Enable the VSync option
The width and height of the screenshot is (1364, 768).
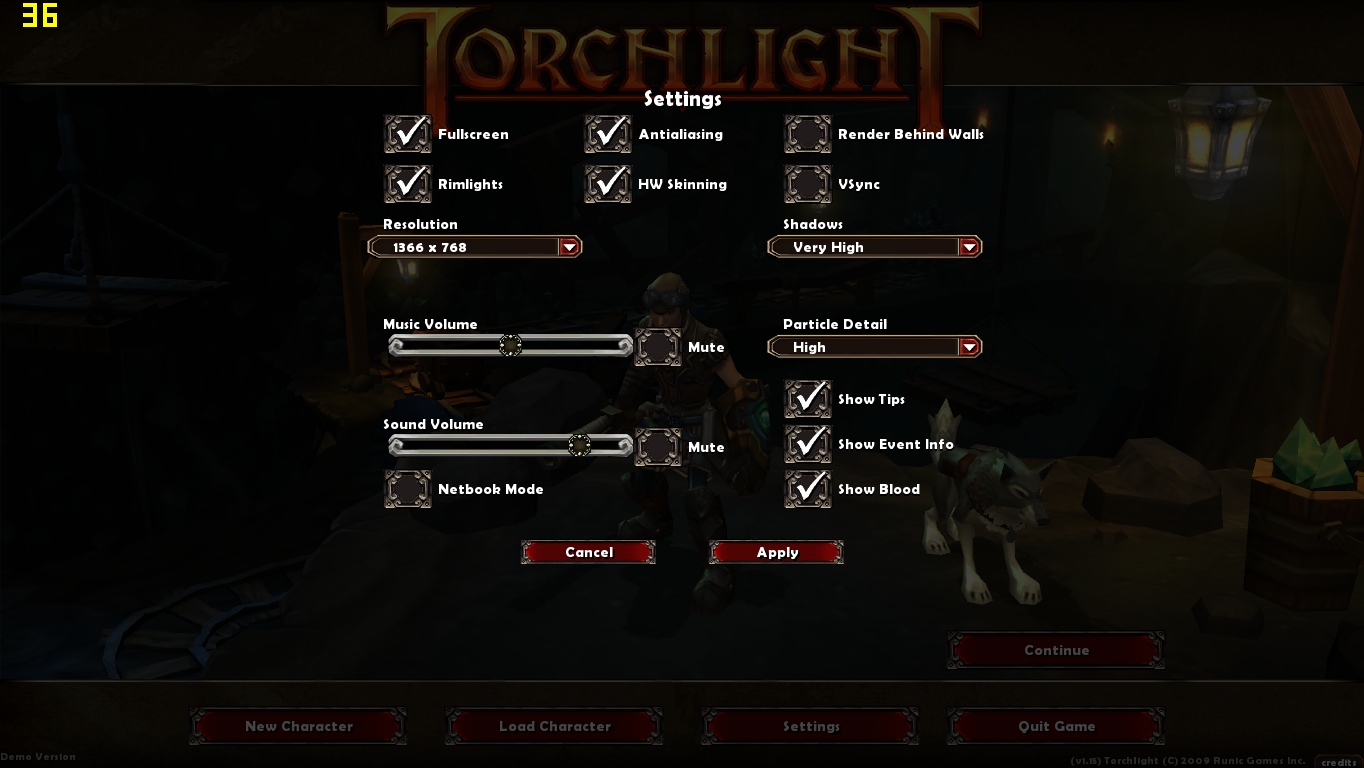click(x=807, y=183)
